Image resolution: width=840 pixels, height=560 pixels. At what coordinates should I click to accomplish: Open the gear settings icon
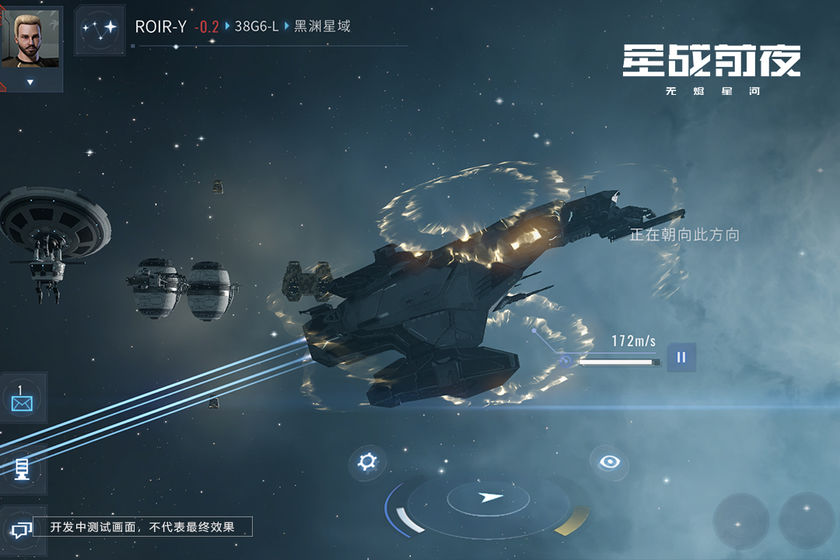pos(368,462)
